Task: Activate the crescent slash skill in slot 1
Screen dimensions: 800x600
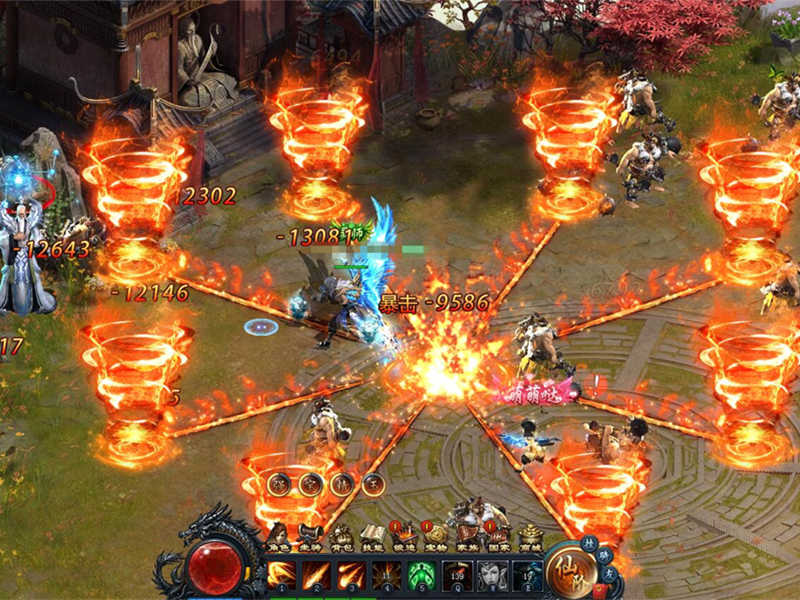Action: (x=281, y=575)
